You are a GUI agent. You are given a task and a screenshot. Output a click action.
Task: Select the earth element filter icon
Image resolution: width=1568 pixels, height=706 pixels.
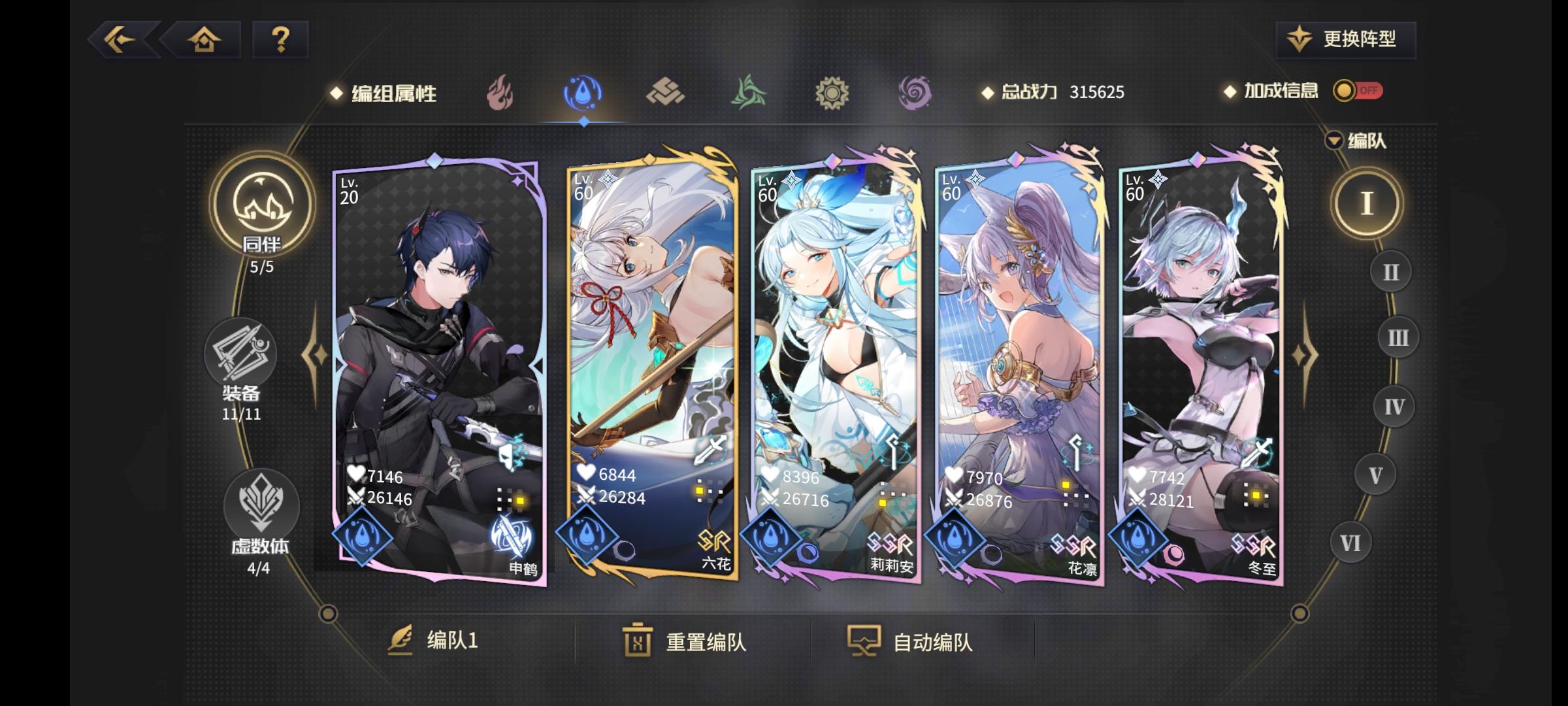pos(664,92)
